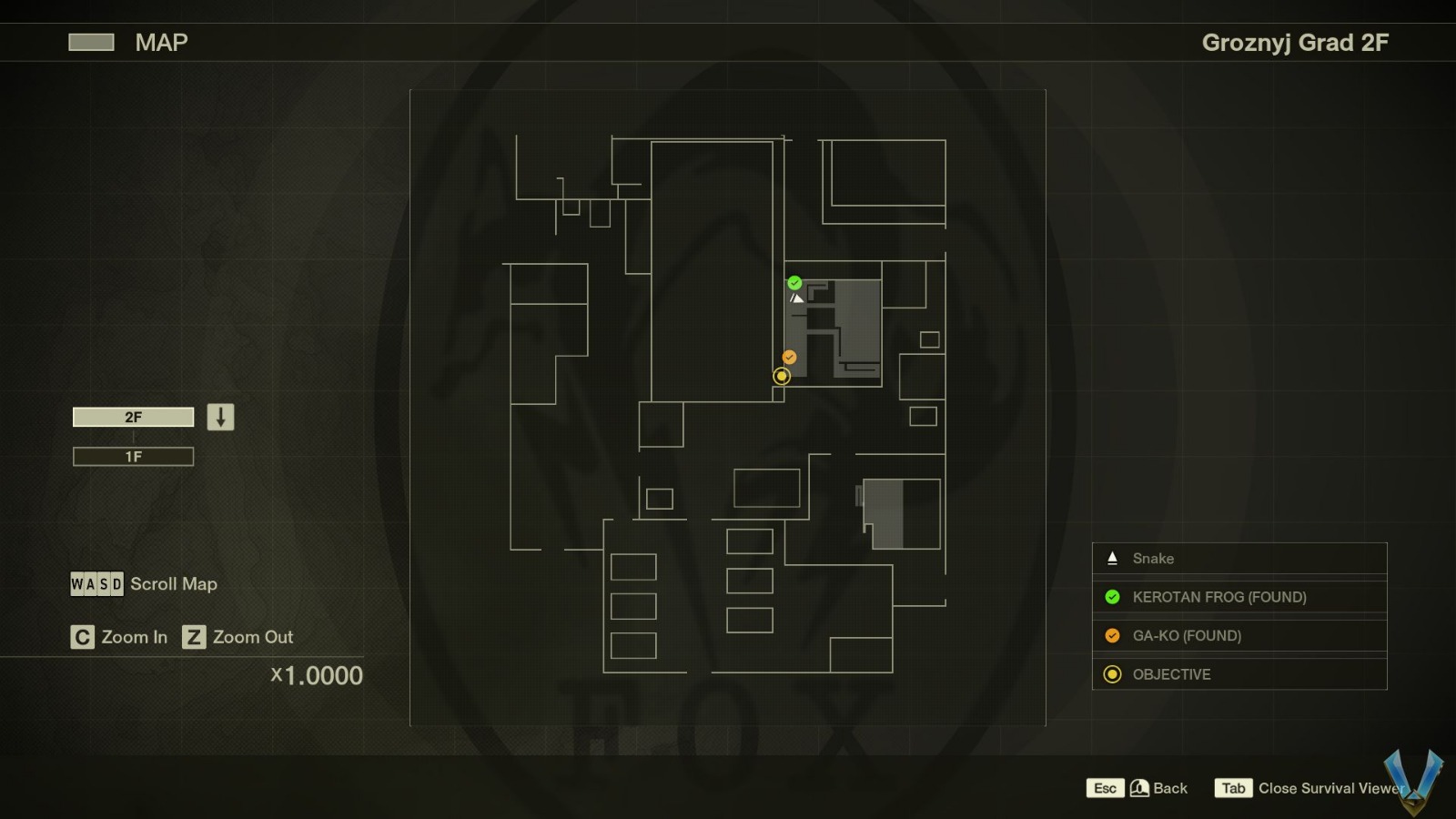Viewport: 1456px width, 819px height.
Task: Expand the KEROTAN FROG (FOUND) legend entry
Action: (x=1219, y=597)
